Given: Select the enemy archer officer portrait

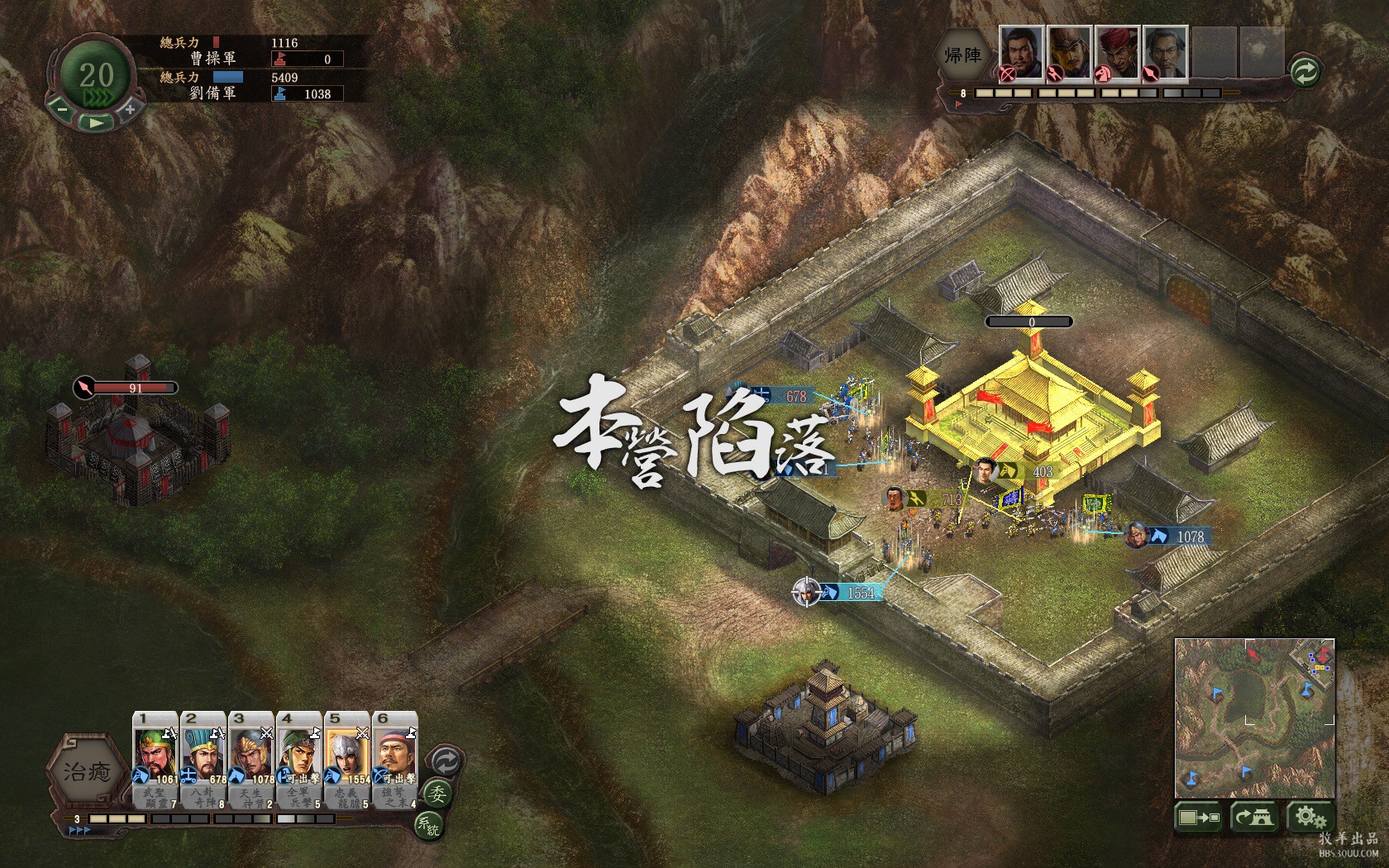Looking at the screenshot, I should (x=1022, y=53).
